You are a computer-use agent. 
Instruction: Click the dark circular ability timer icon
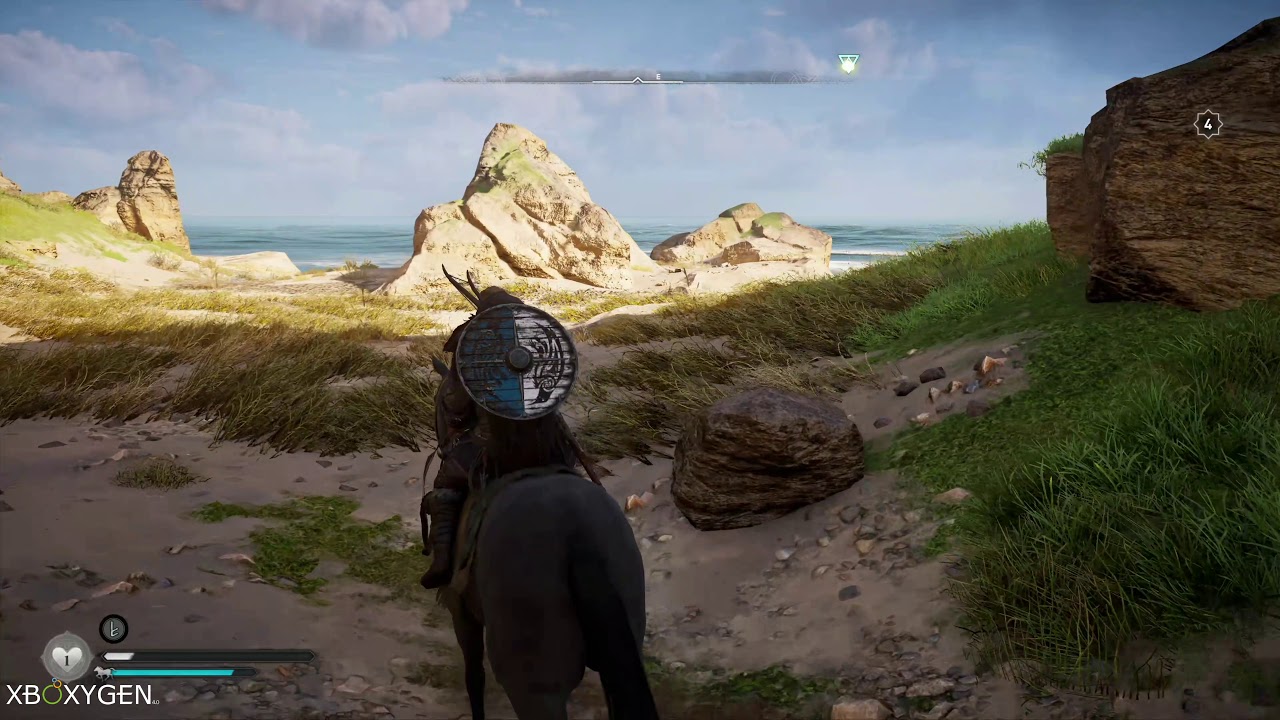pos(113,628)
